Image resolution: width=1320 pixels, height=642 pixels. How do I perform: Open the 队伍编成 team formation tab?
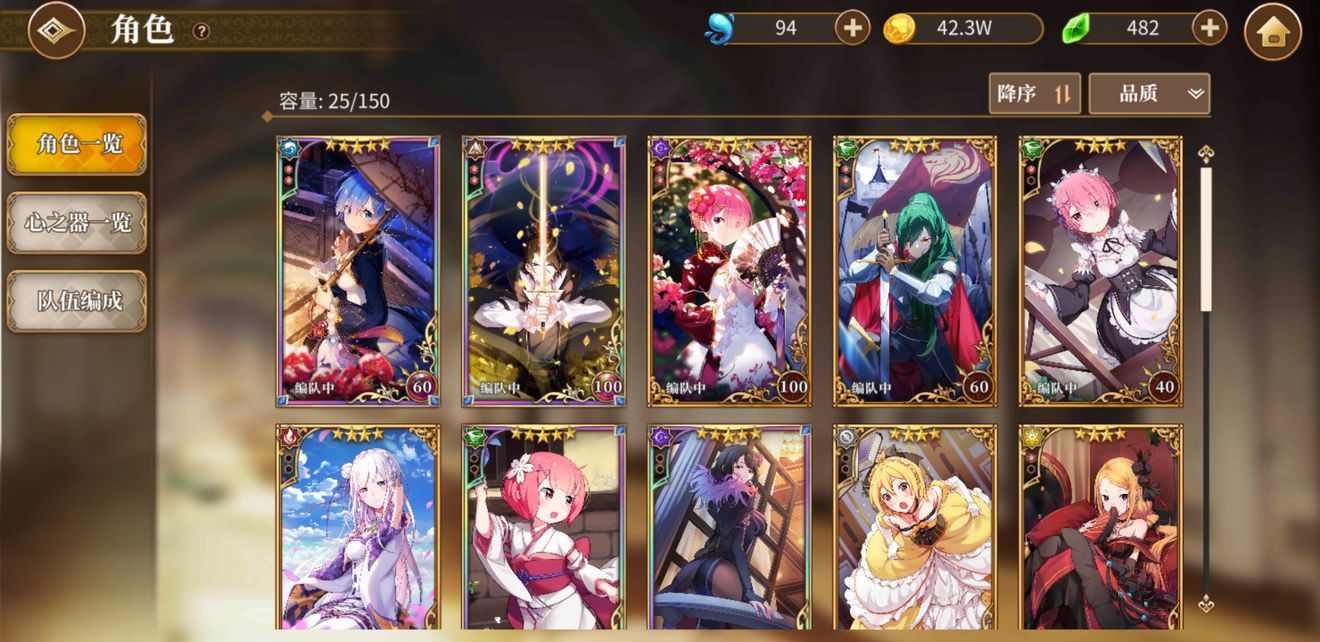(x=77, y=300)
